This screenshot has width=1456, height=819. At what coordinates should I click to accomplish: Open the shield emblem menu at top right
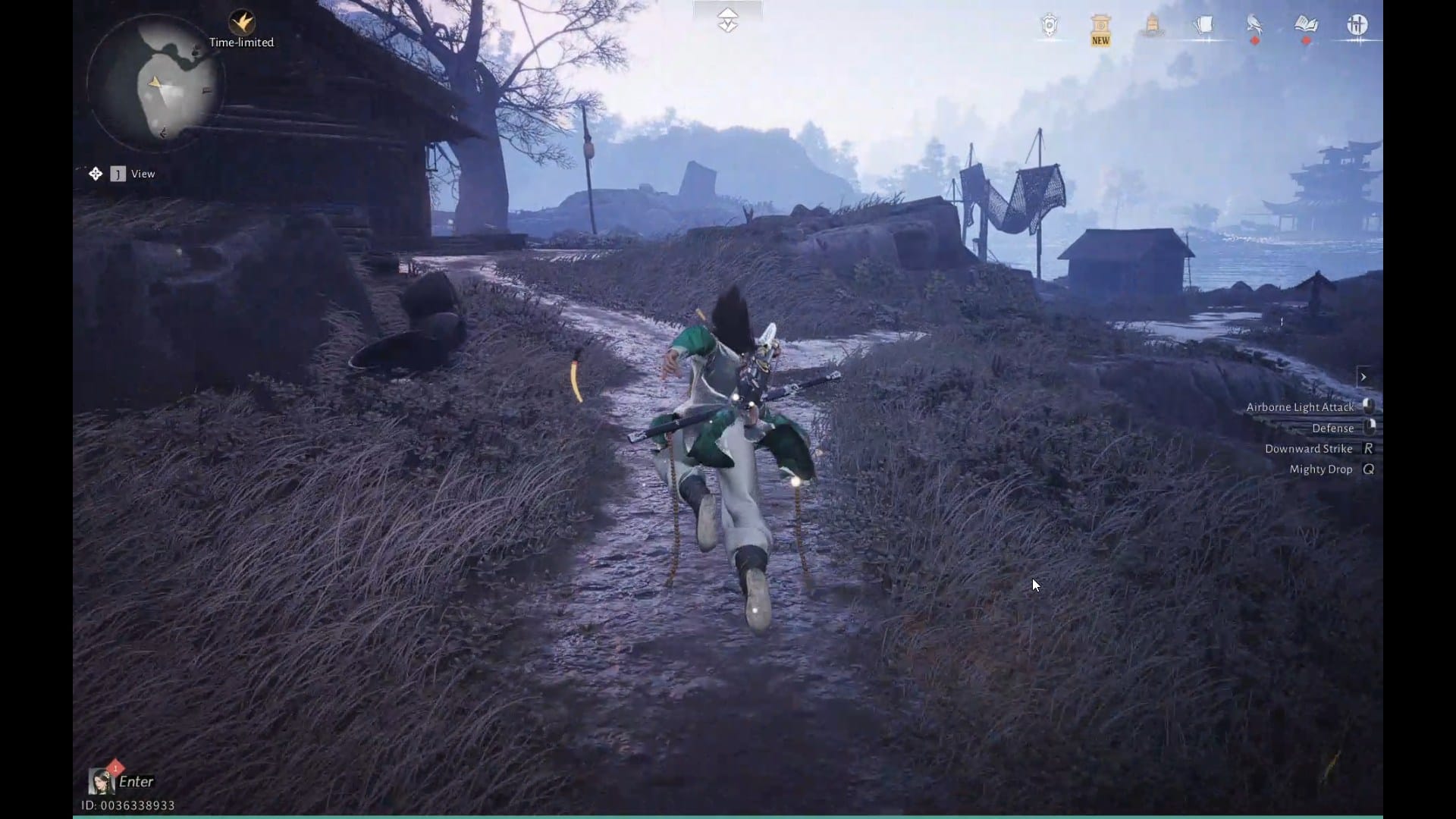point(1049,25)
